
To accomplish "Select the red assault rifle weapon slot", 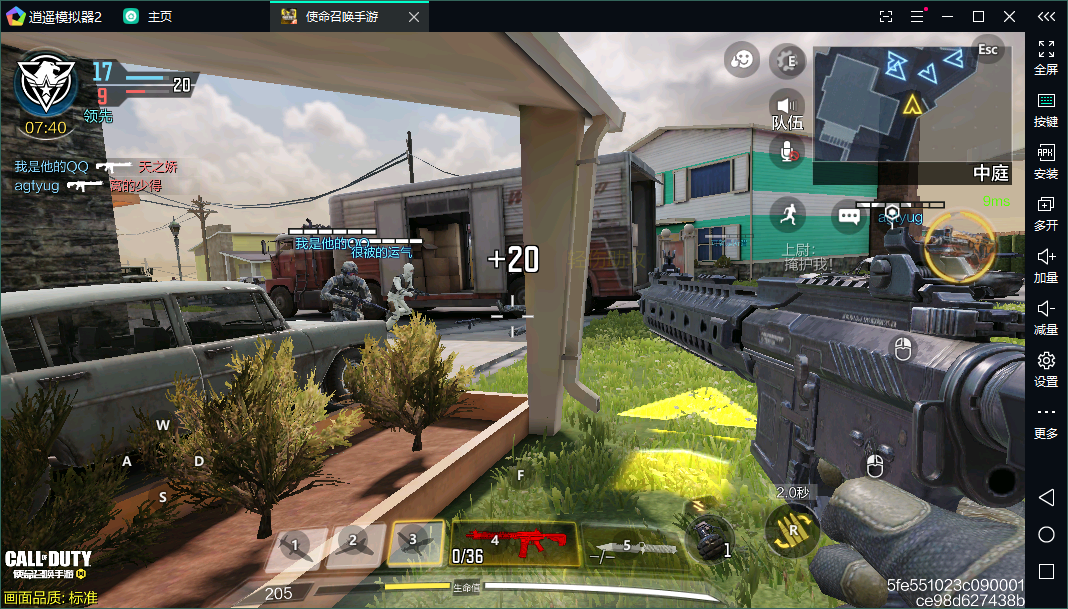I will (515, 543).
